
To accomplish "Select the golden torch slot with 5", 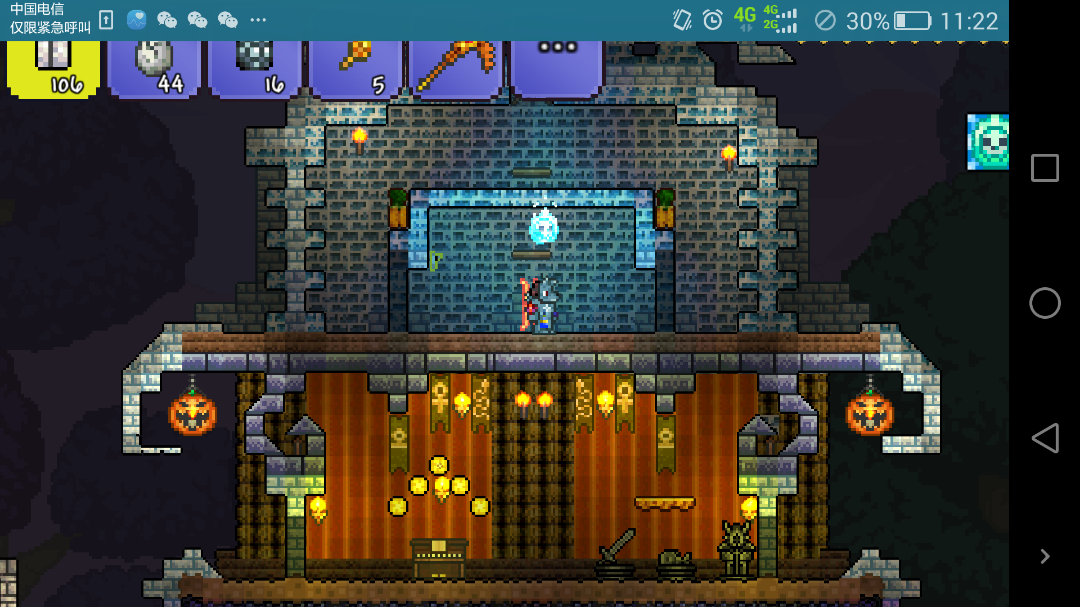I will coord(355,68).
